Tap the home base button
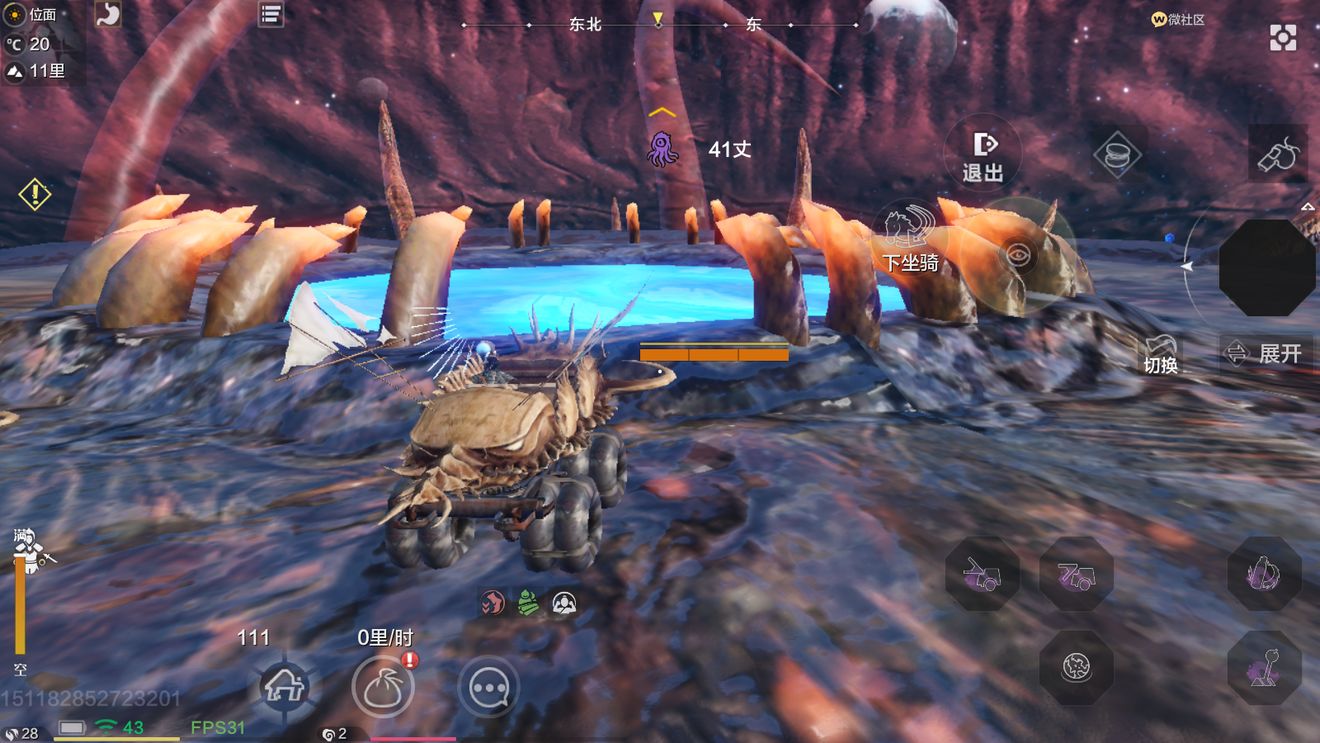 tap(284, 687)
